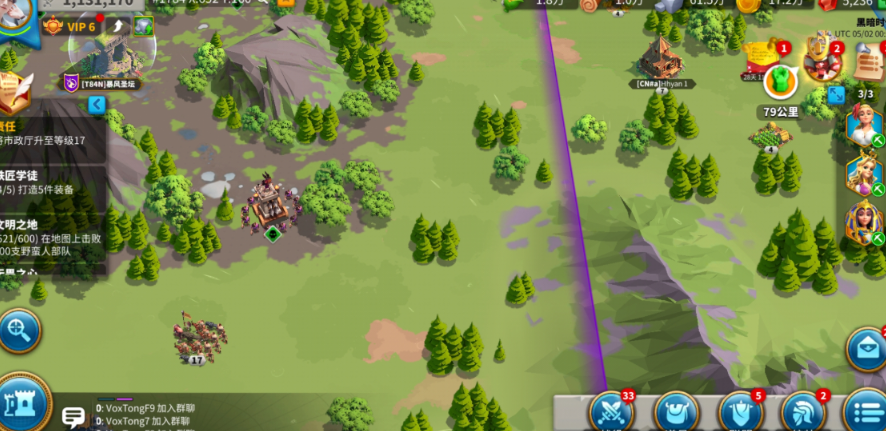Return to city with the castle button
This screenshot has height=431, width=886.
22,405
